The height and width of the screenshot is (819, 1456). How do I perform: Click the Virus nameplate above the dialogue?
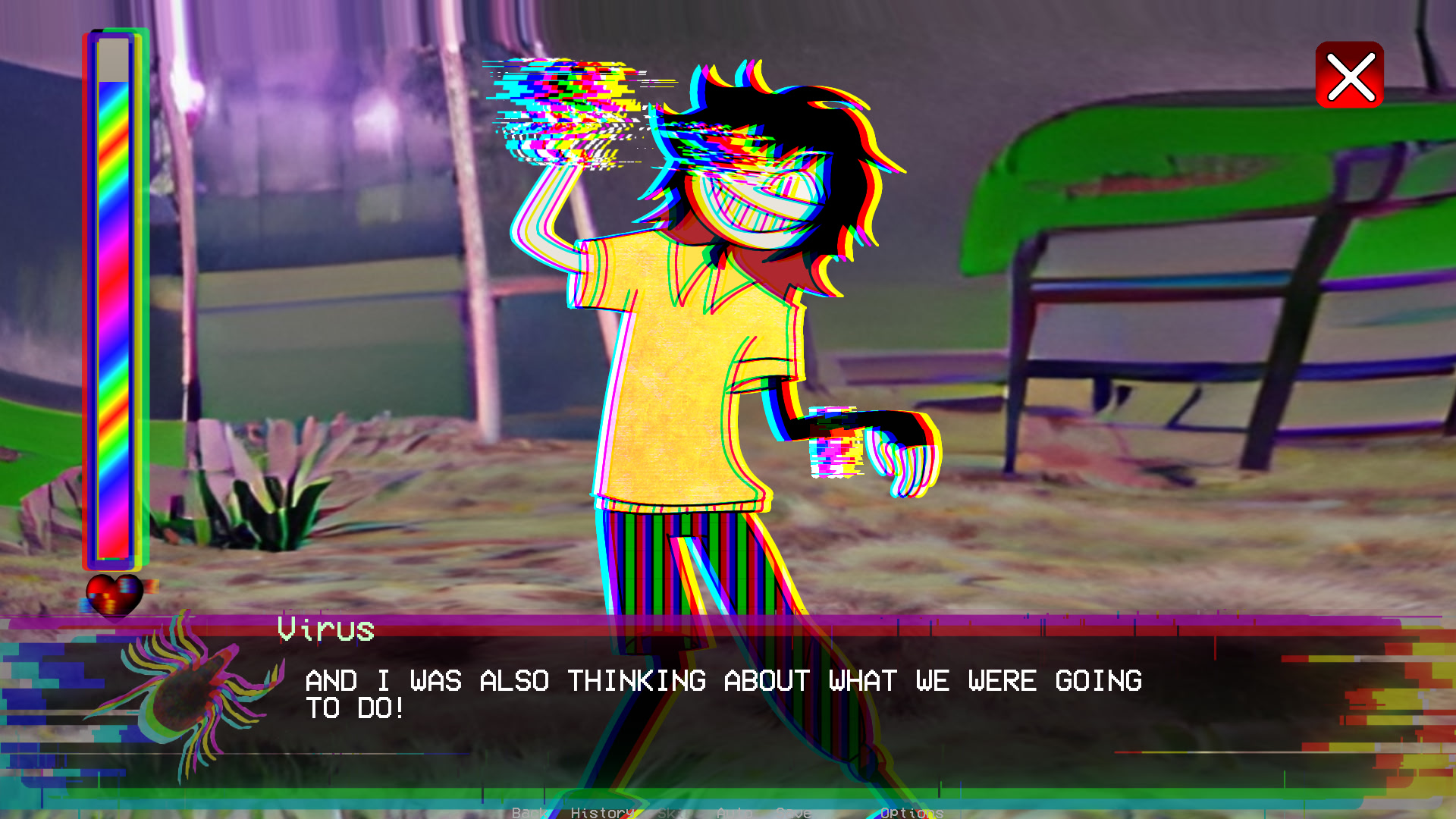pyautogui.click(x=326, y=629)
